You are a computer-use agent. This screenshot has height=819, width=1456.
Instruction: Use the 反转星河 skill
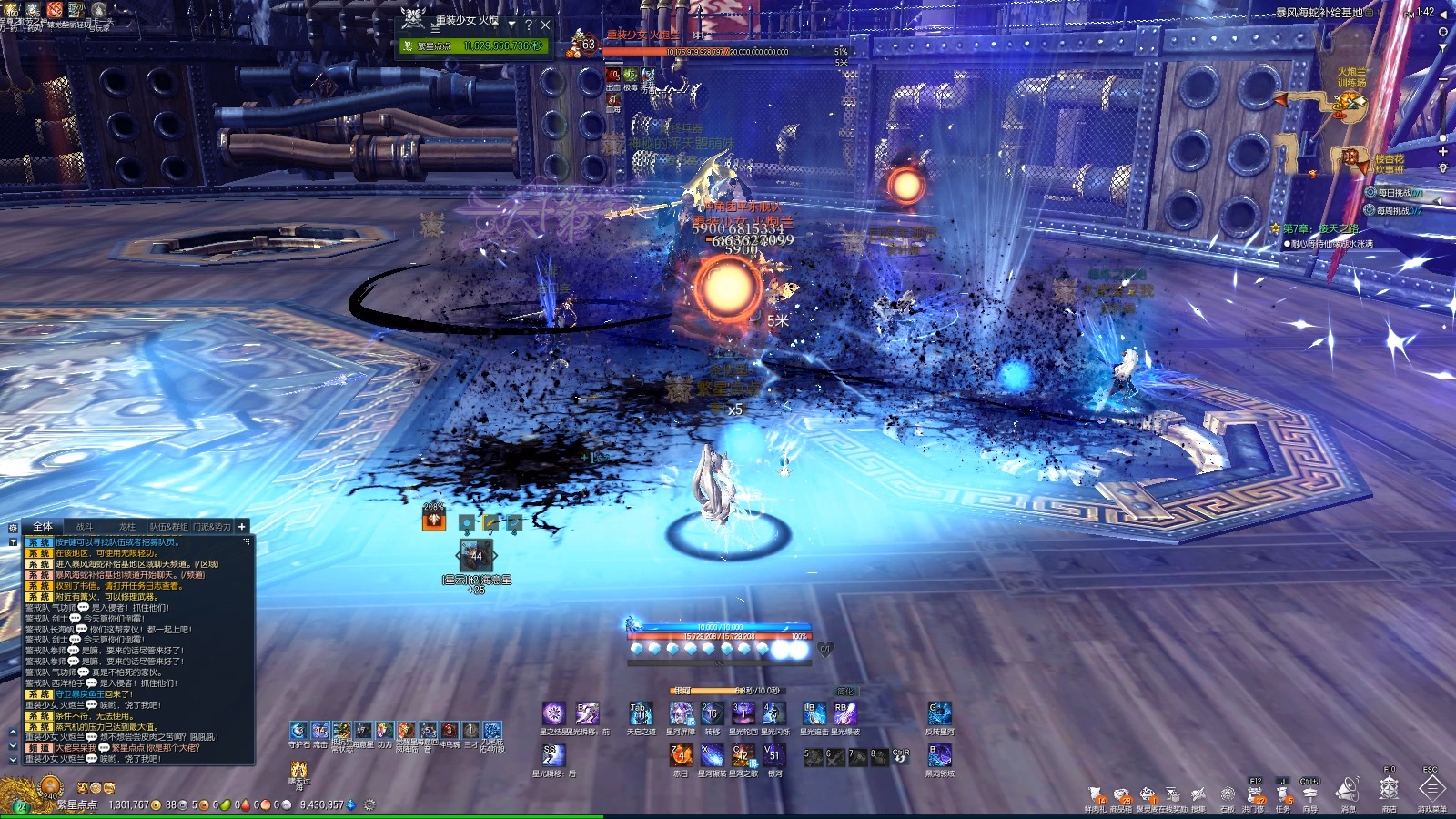pyautogui.click(x=939, y=713)
